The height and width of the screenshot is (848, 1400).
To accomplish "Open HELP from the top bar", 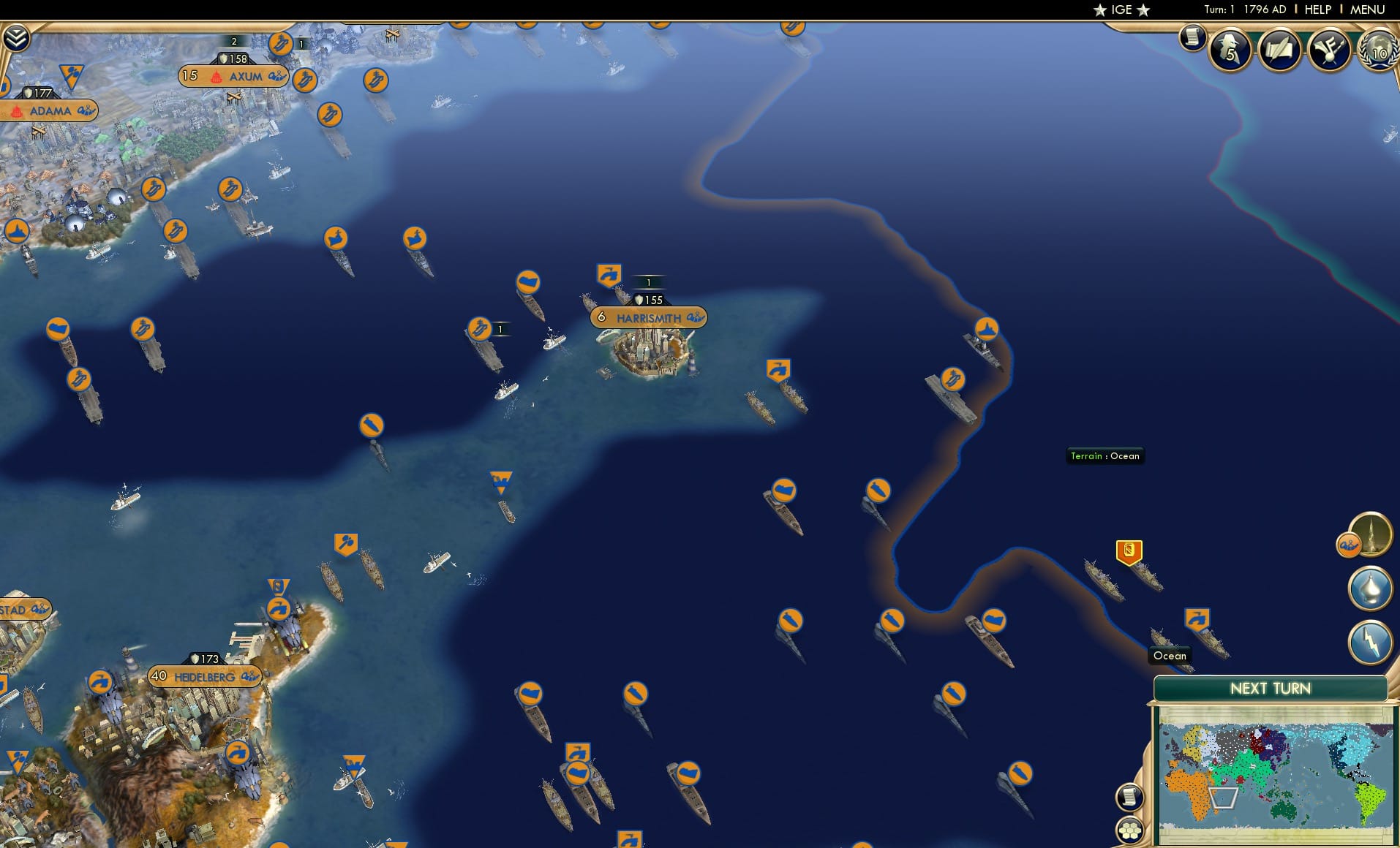I will (x=1317, y=10).
